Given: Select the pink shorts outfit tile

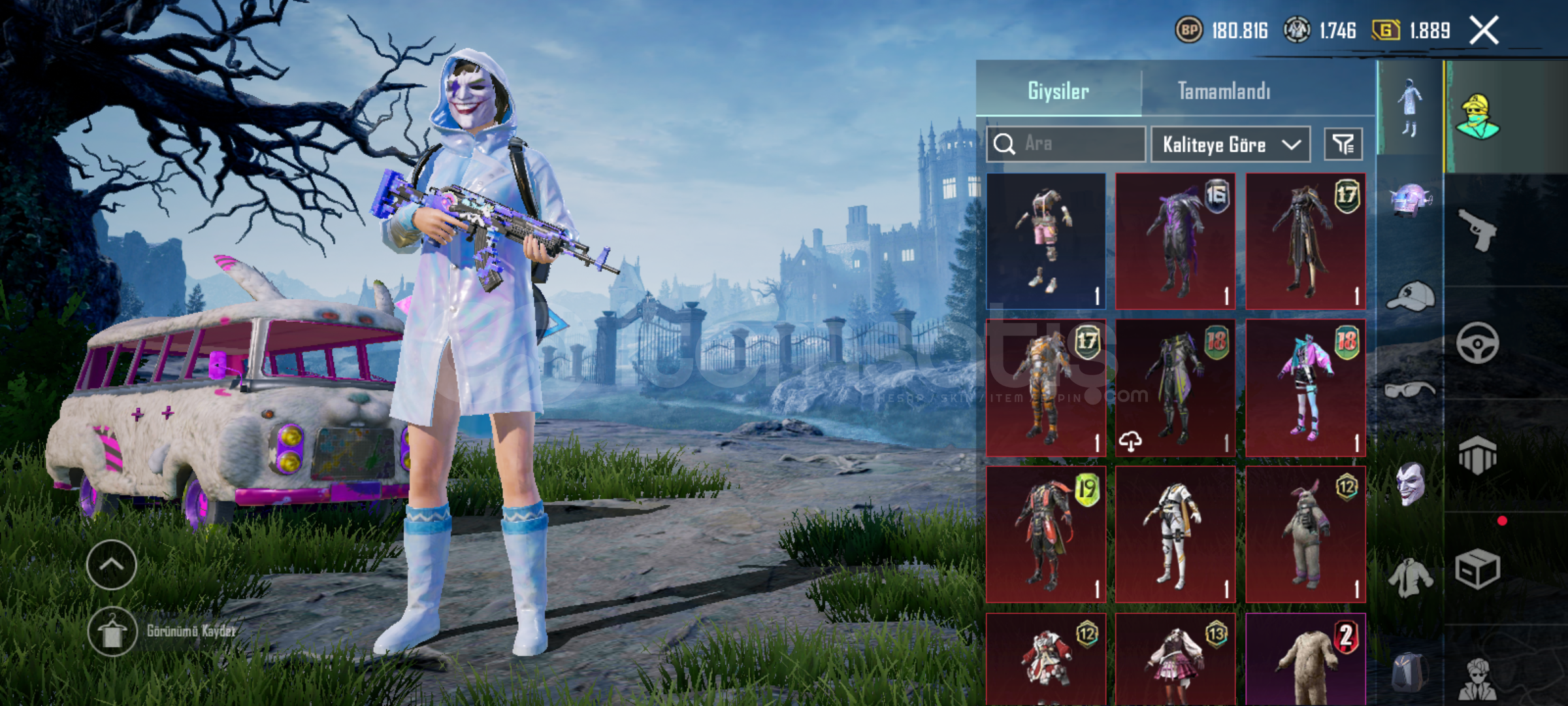Looking at the screenshot, I should click(1046, 241).
